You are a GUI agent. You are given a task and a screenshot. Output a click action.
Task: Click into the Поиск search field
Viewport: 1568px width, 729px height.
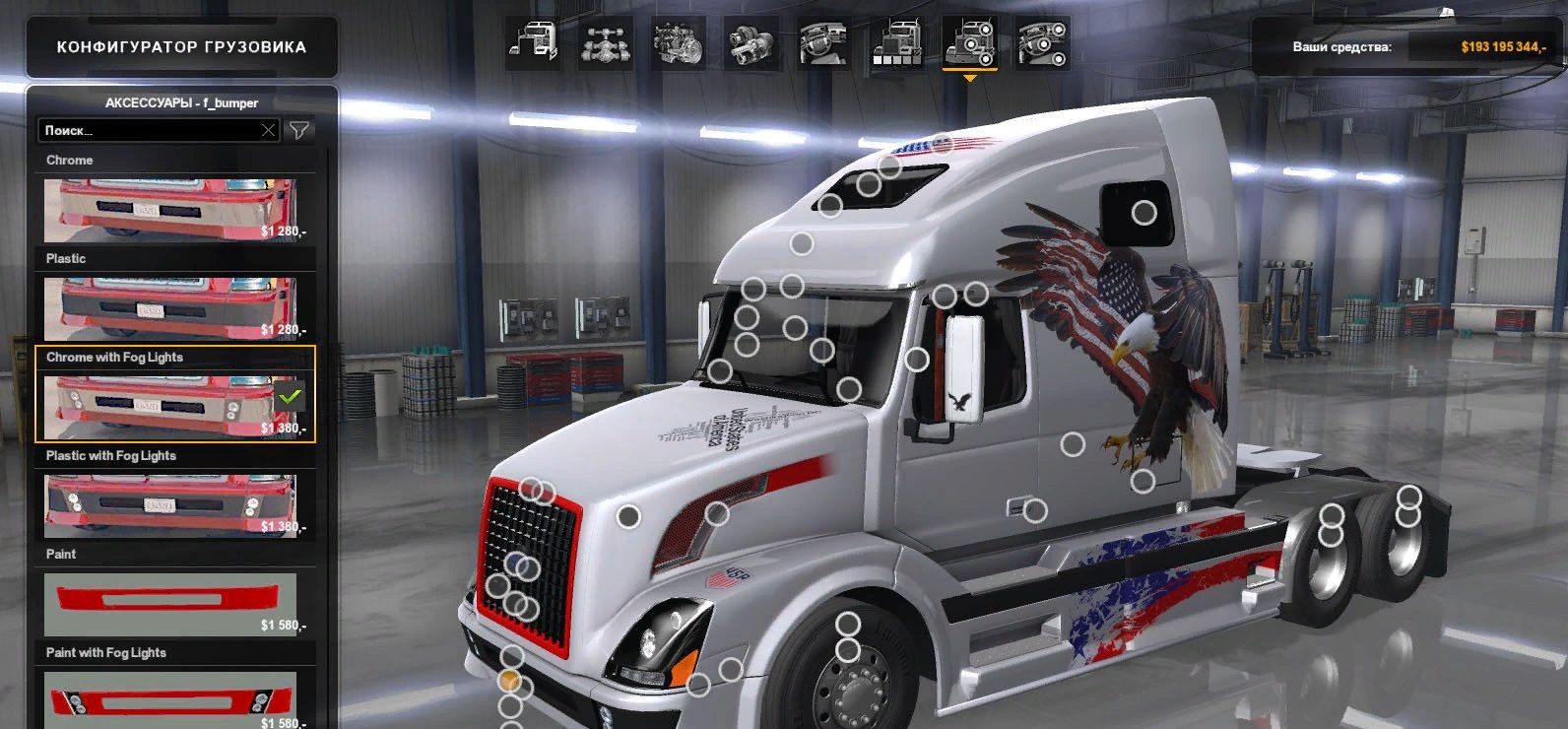[148, 130]
